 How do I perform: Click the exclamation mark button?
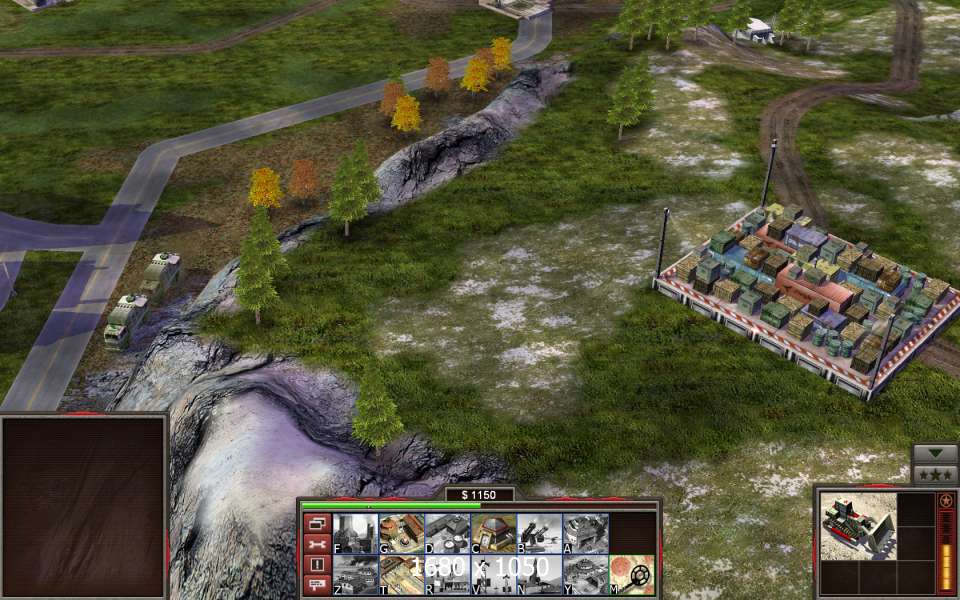click(x=316, y=564)
